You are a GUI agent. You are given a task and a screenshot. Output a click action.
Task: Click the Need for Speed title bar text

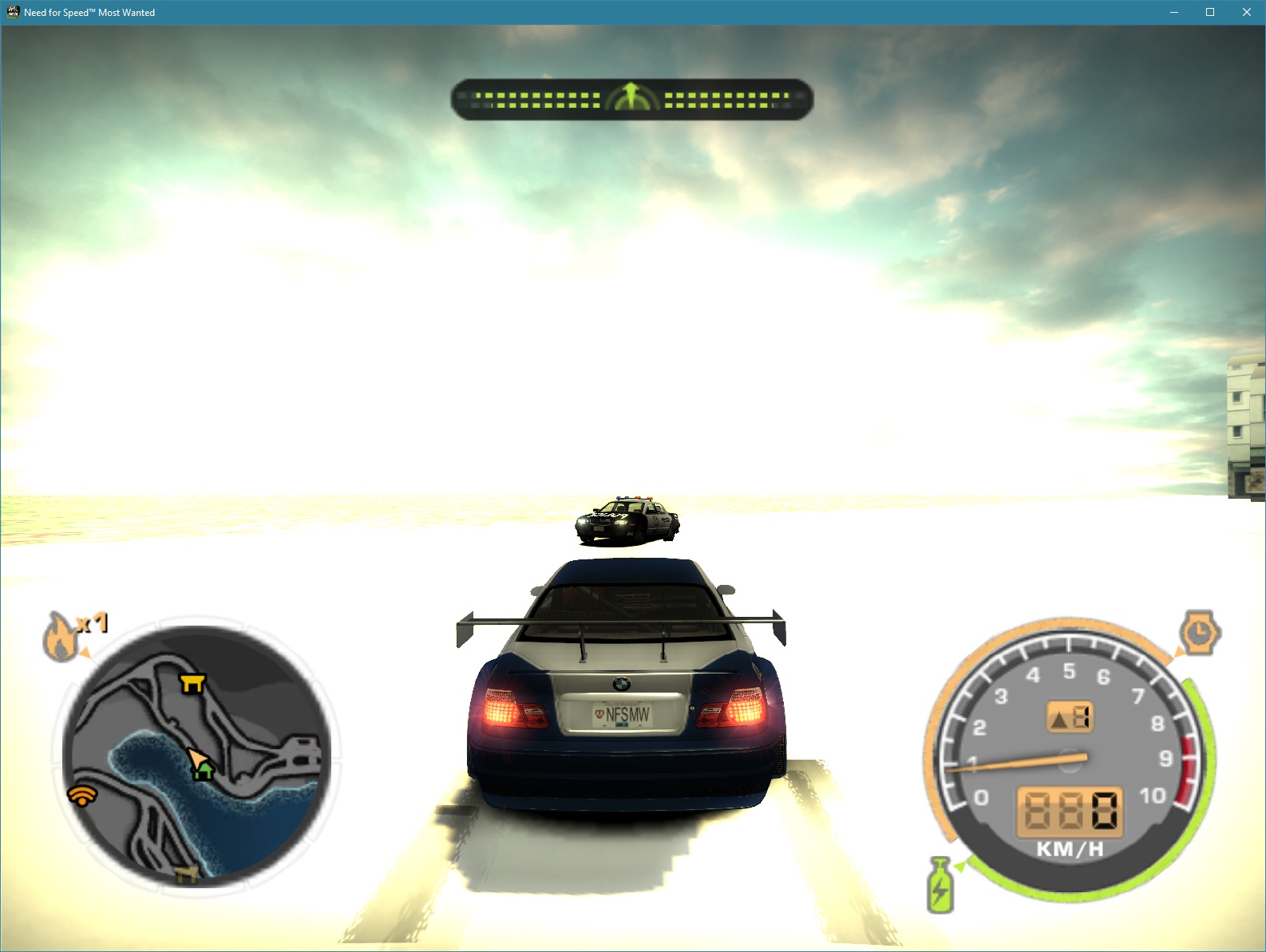point(88,12)
